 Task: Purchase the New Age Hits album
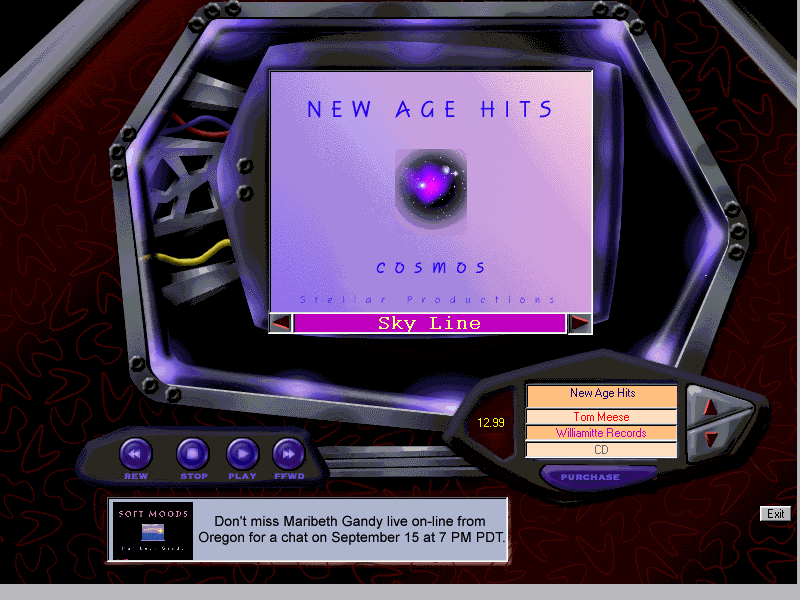click(590, 477)
